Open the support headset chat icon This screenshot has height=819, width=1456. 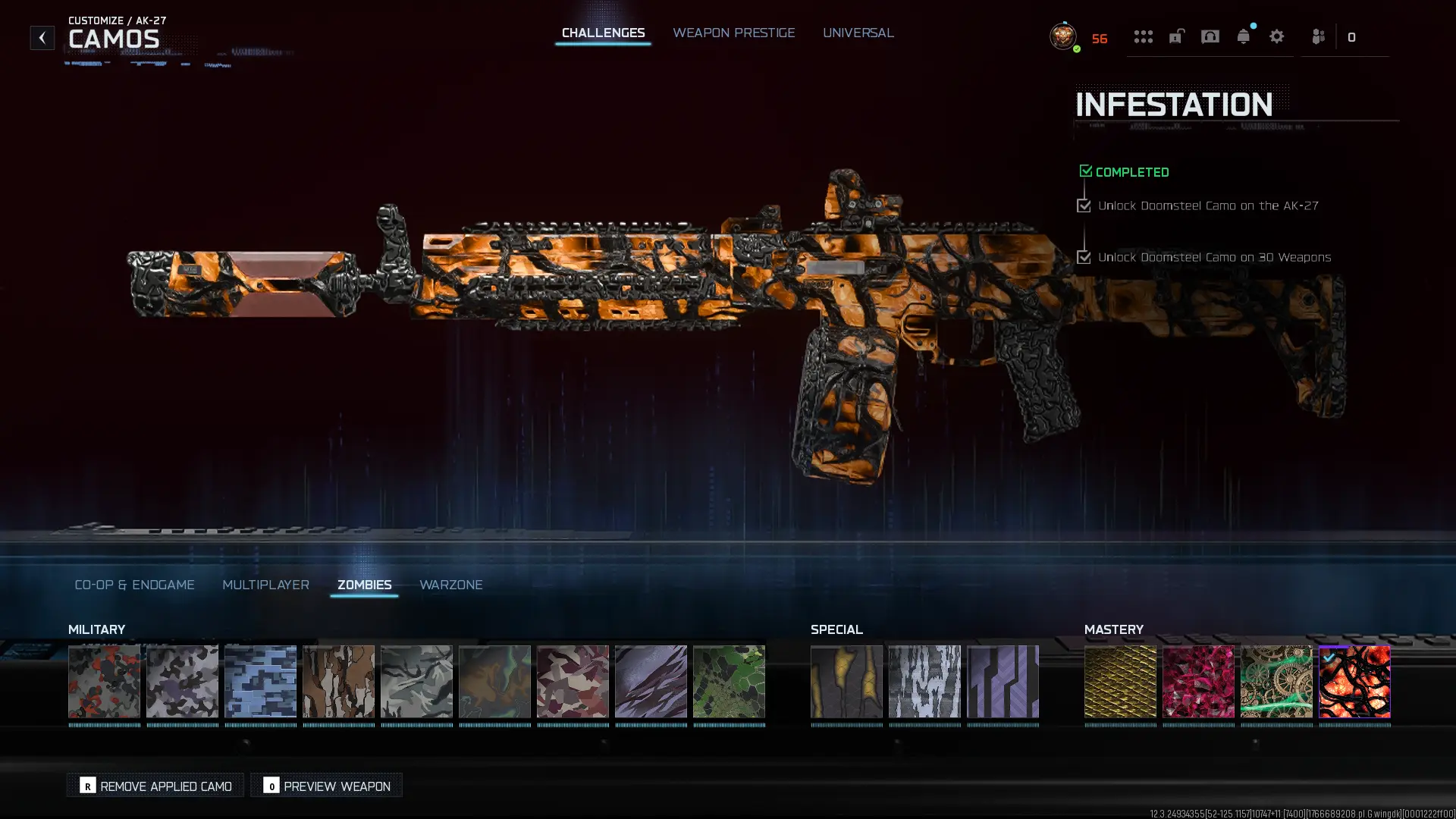coord(1210,36)
